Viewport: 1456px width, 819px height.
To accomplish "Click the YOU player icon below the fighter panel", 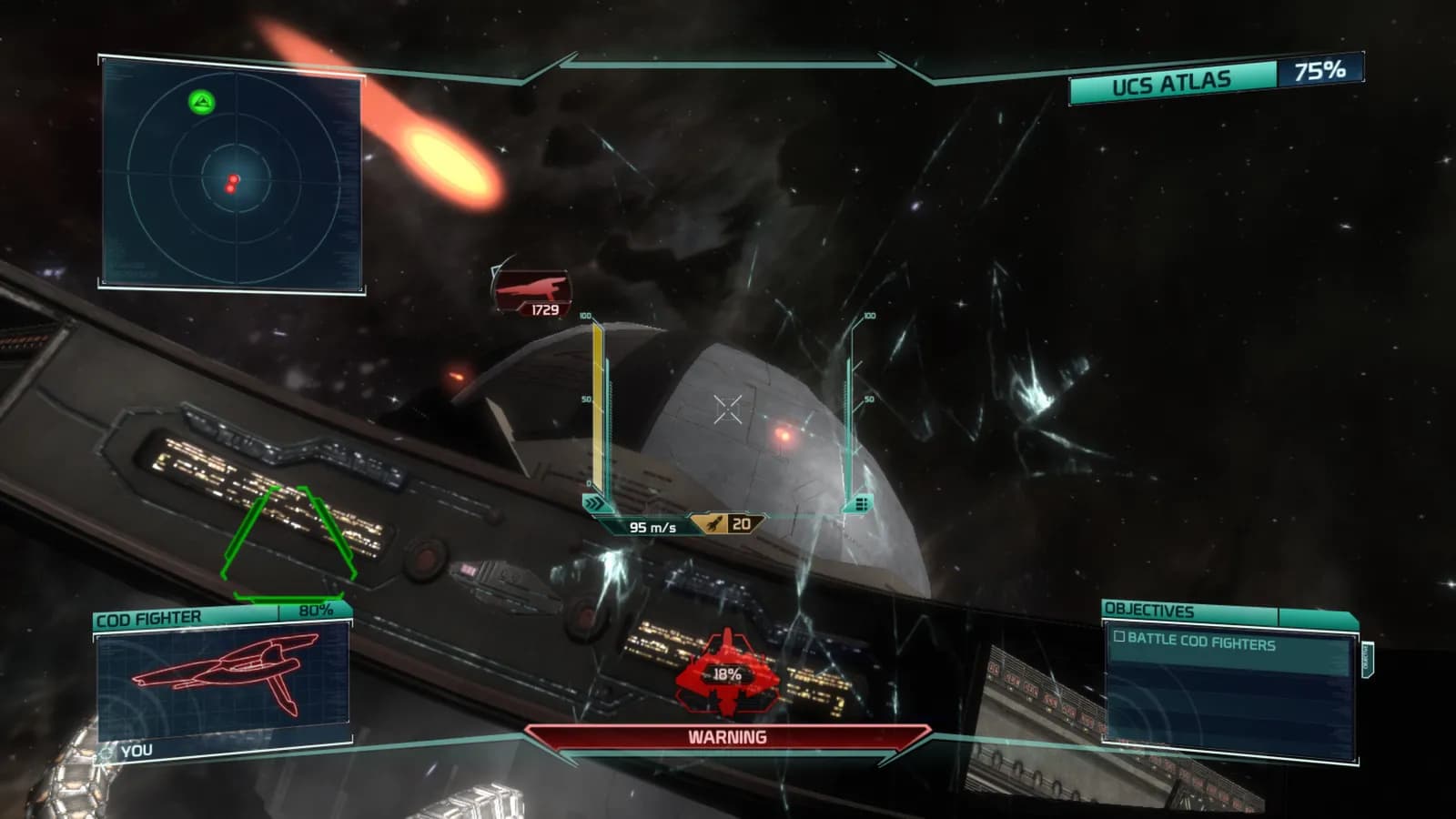I will (106, 750).
